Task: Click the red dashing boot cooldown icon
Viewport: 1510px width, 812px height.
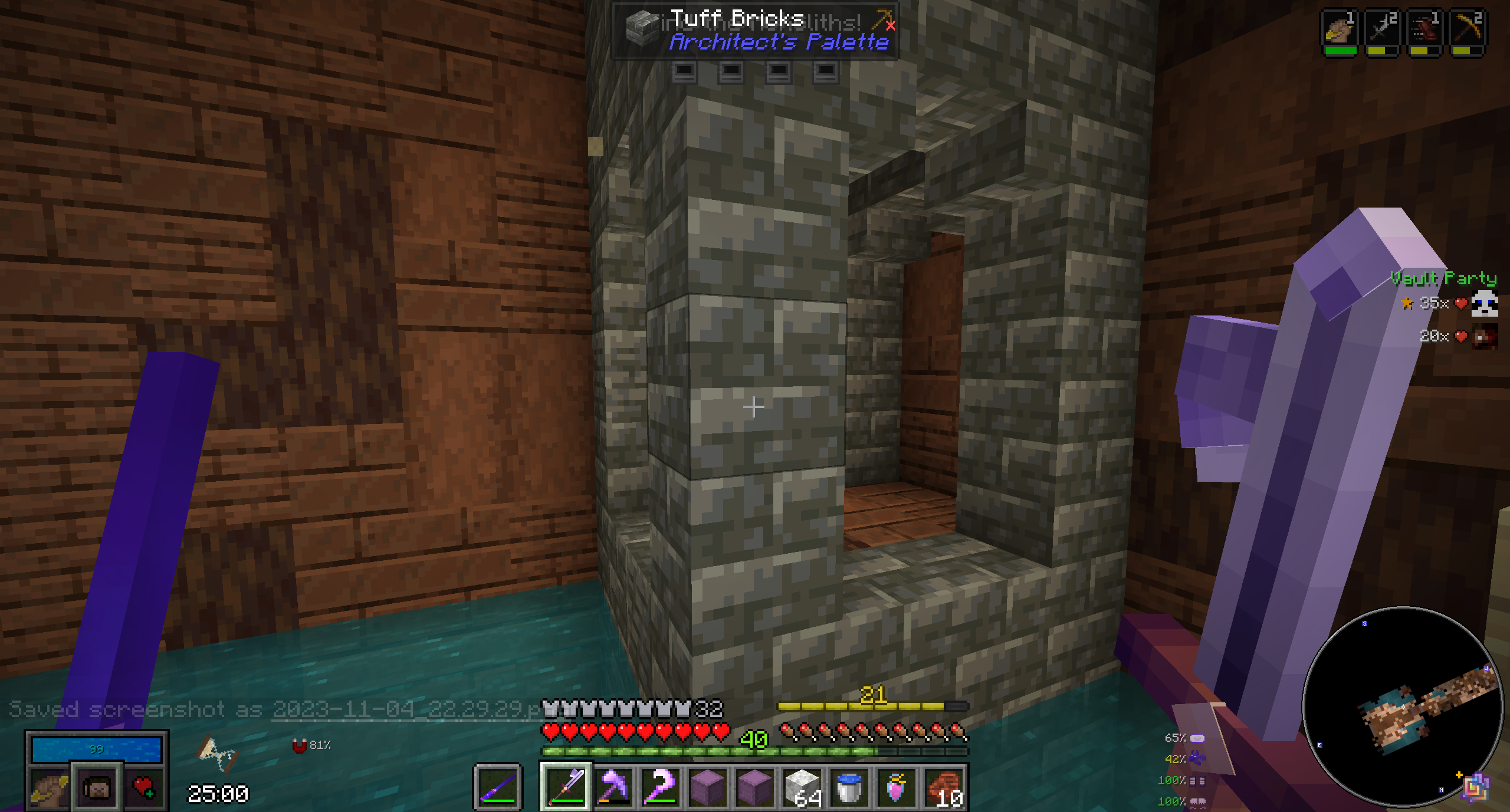Action: tap(1424, 29)
